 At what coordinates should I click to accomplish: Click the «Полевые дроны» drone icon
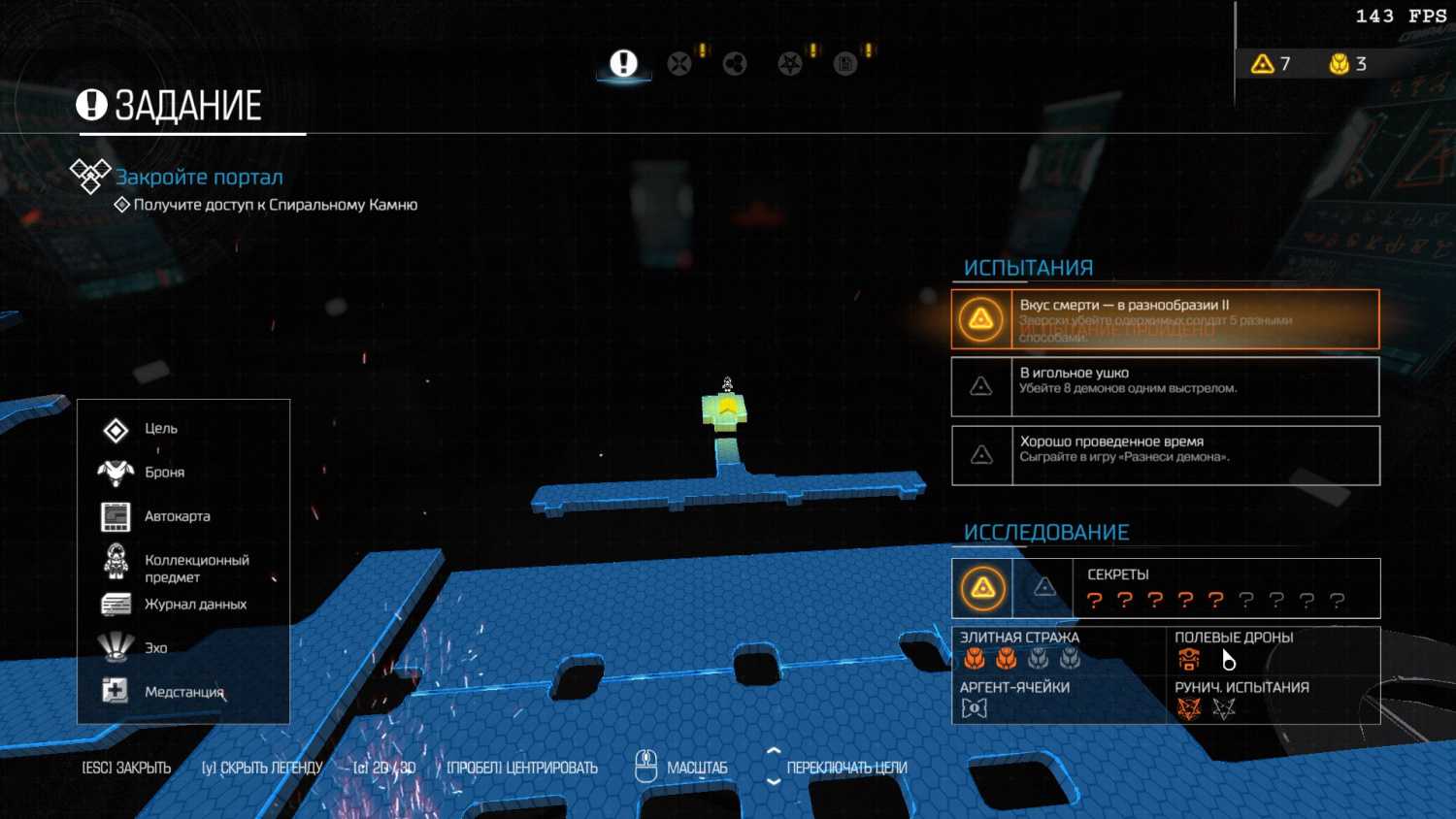point(1189,660)
